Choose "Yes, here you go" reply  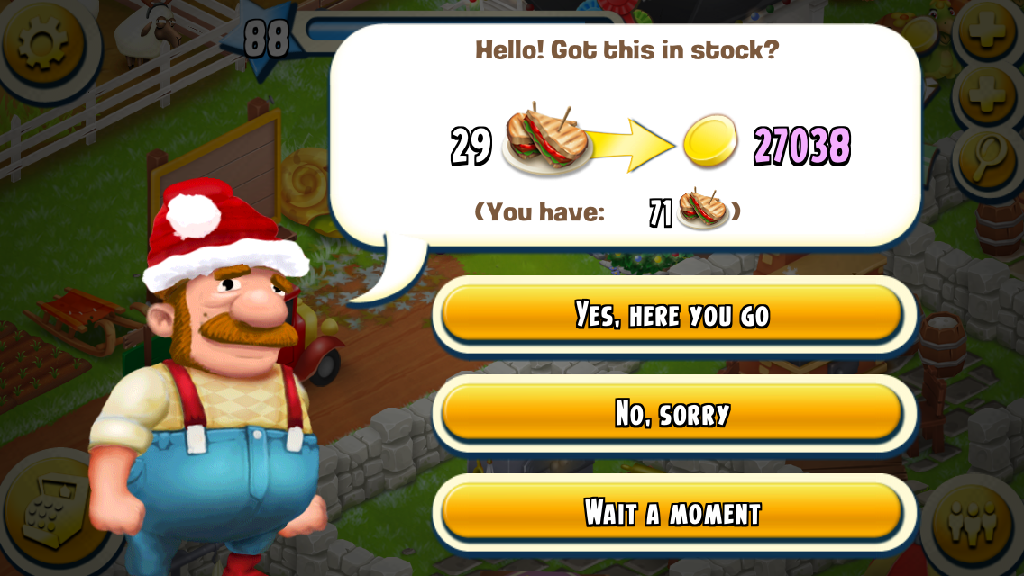point(672,316)
